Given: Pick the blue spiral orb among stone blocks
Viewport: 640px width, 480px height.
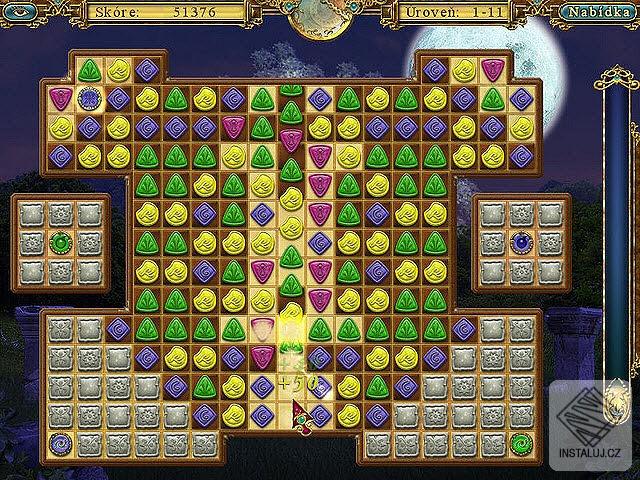Looking at the screenshot, I should 60,441.
